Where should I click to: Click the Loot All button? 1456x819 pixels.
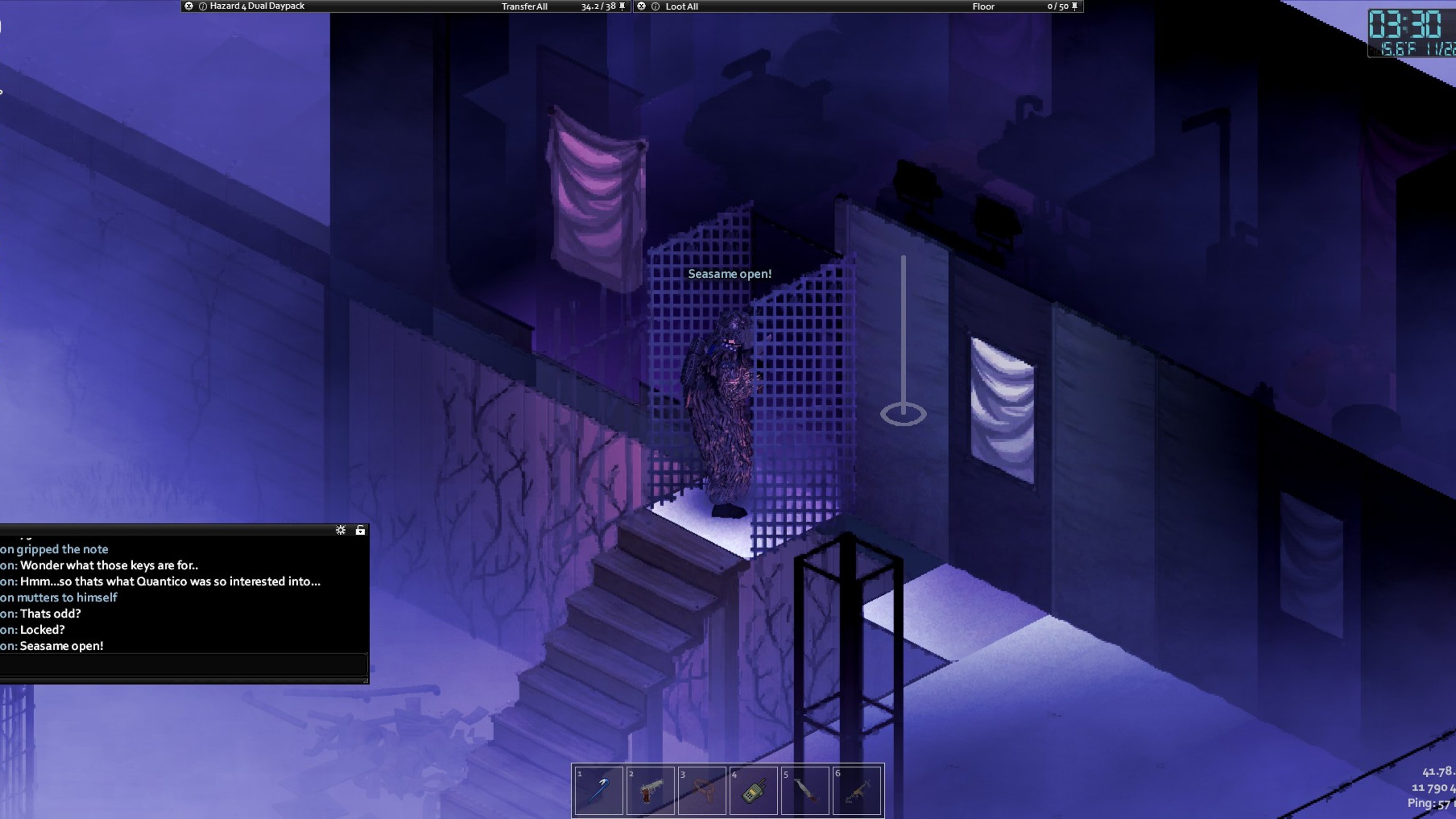[682, 7]
